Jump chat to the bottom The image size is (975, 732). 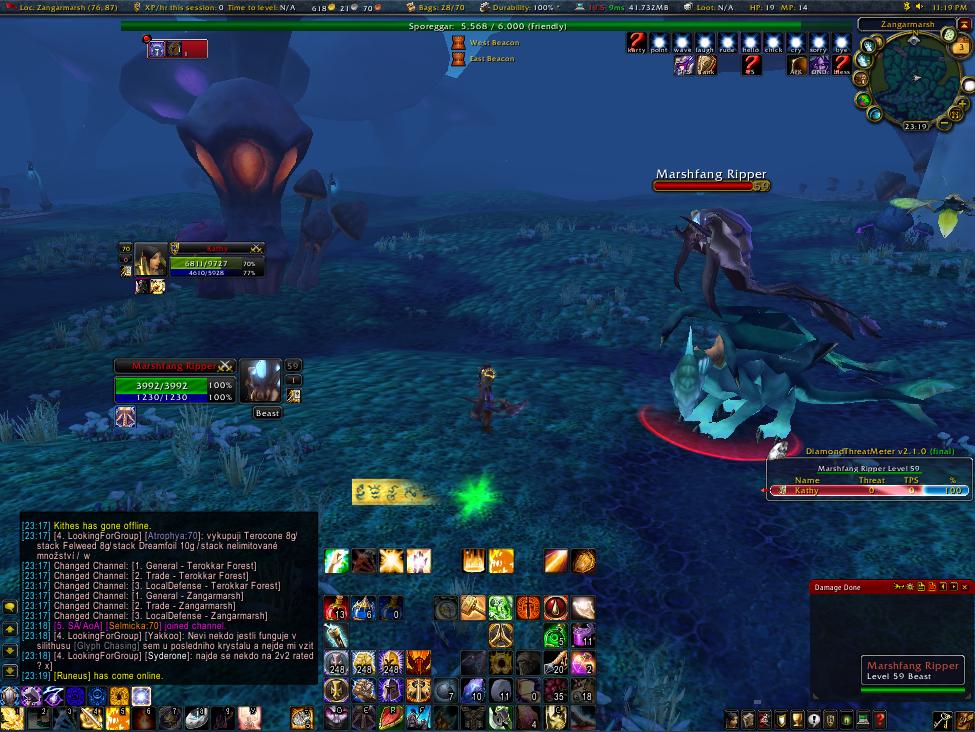10,670
